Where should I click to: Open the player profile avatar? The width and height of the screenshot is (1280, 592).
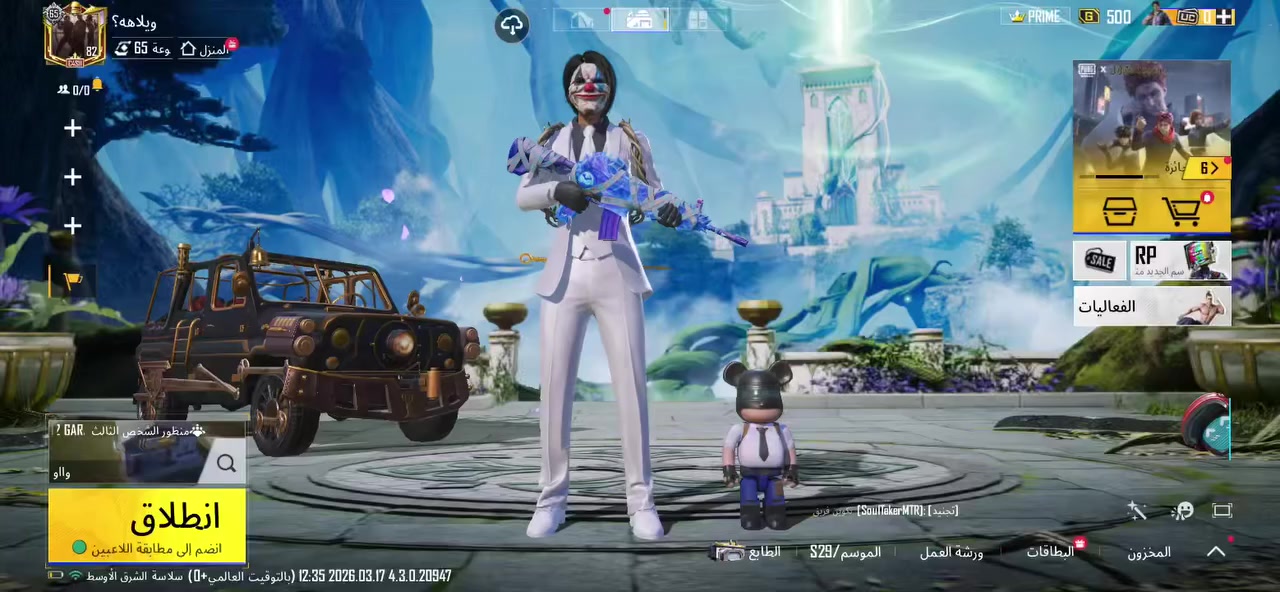75,36
